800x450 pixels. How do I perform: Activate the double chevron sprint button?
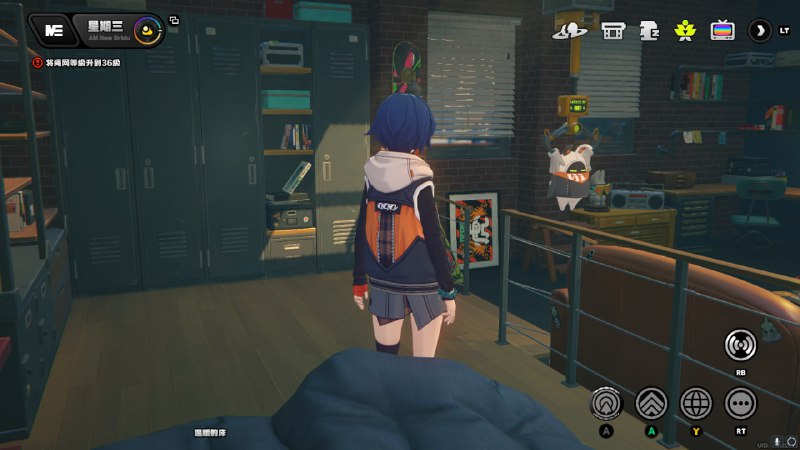point(651,402)
